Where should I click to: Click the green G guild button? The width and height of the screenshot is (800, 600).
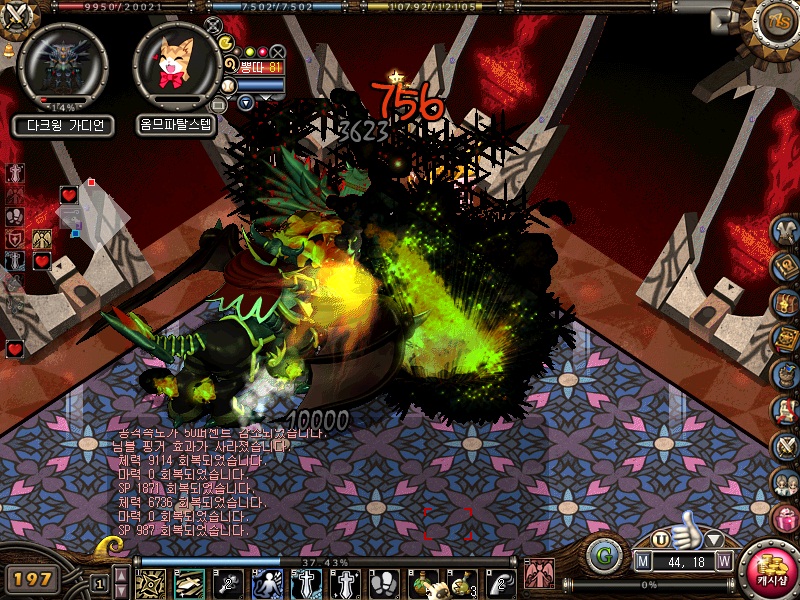602,553
